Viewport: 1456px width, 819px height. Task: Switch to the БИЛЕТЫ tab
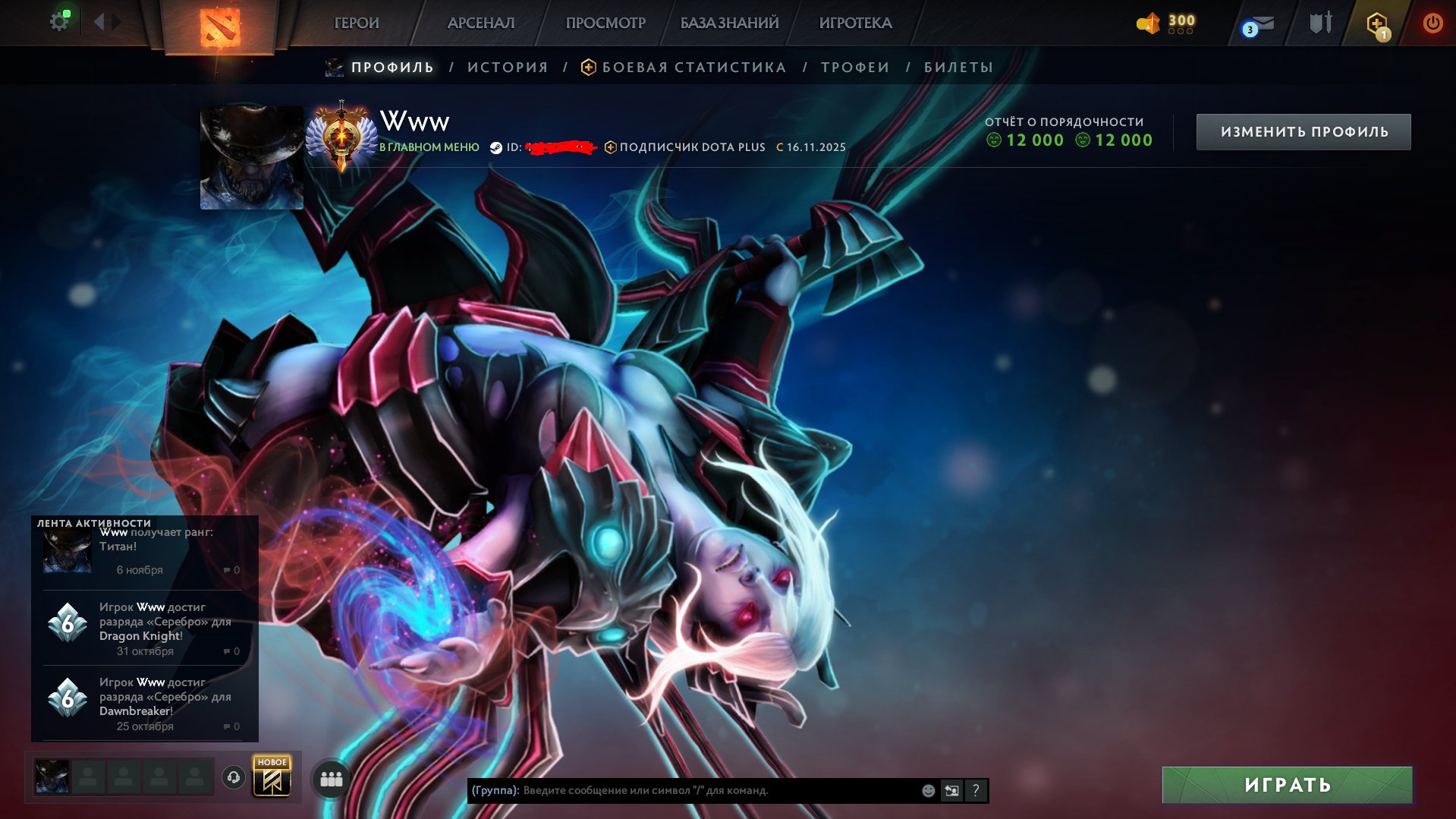click(x=958, y=67)
